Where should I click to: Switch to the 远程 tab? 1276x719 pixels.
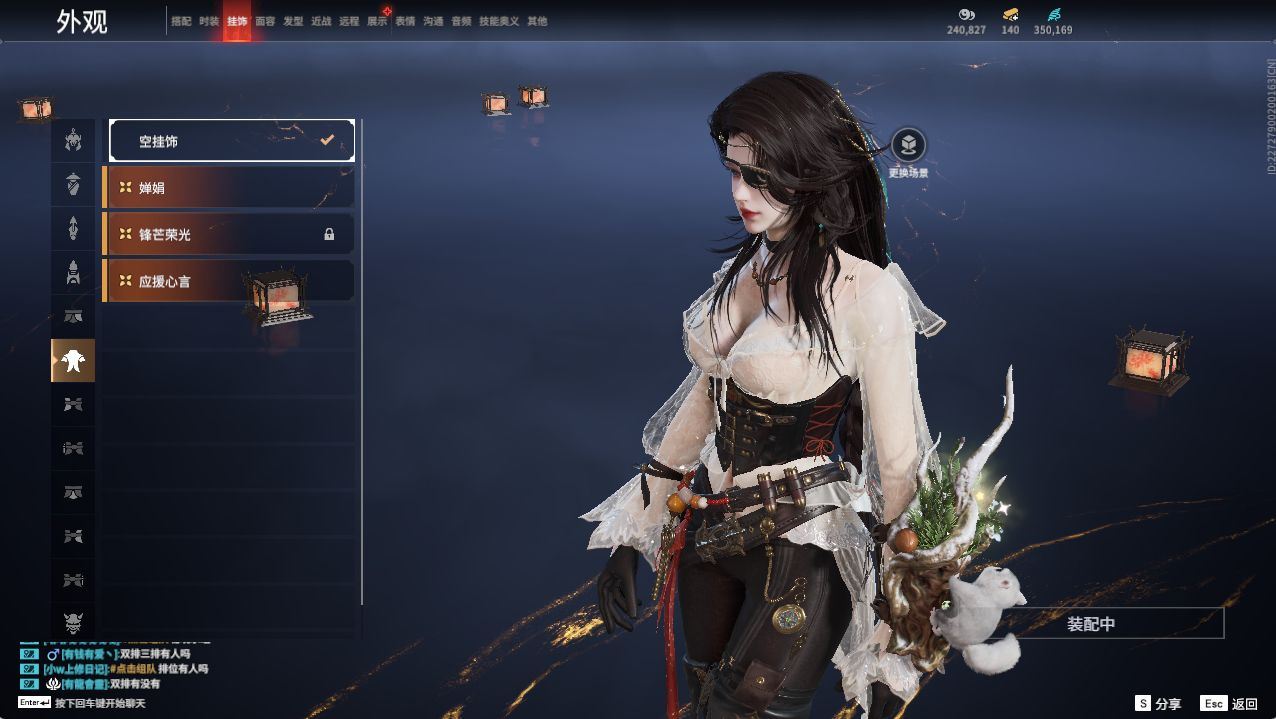(x=349, y=21)
